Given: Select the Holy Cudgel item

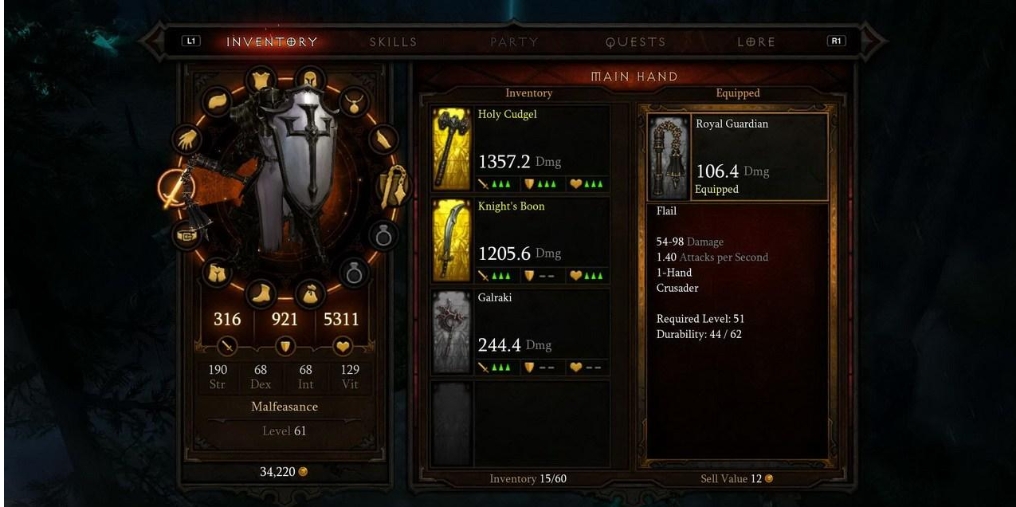Looking at the screenshot, I should click(521, 150).
